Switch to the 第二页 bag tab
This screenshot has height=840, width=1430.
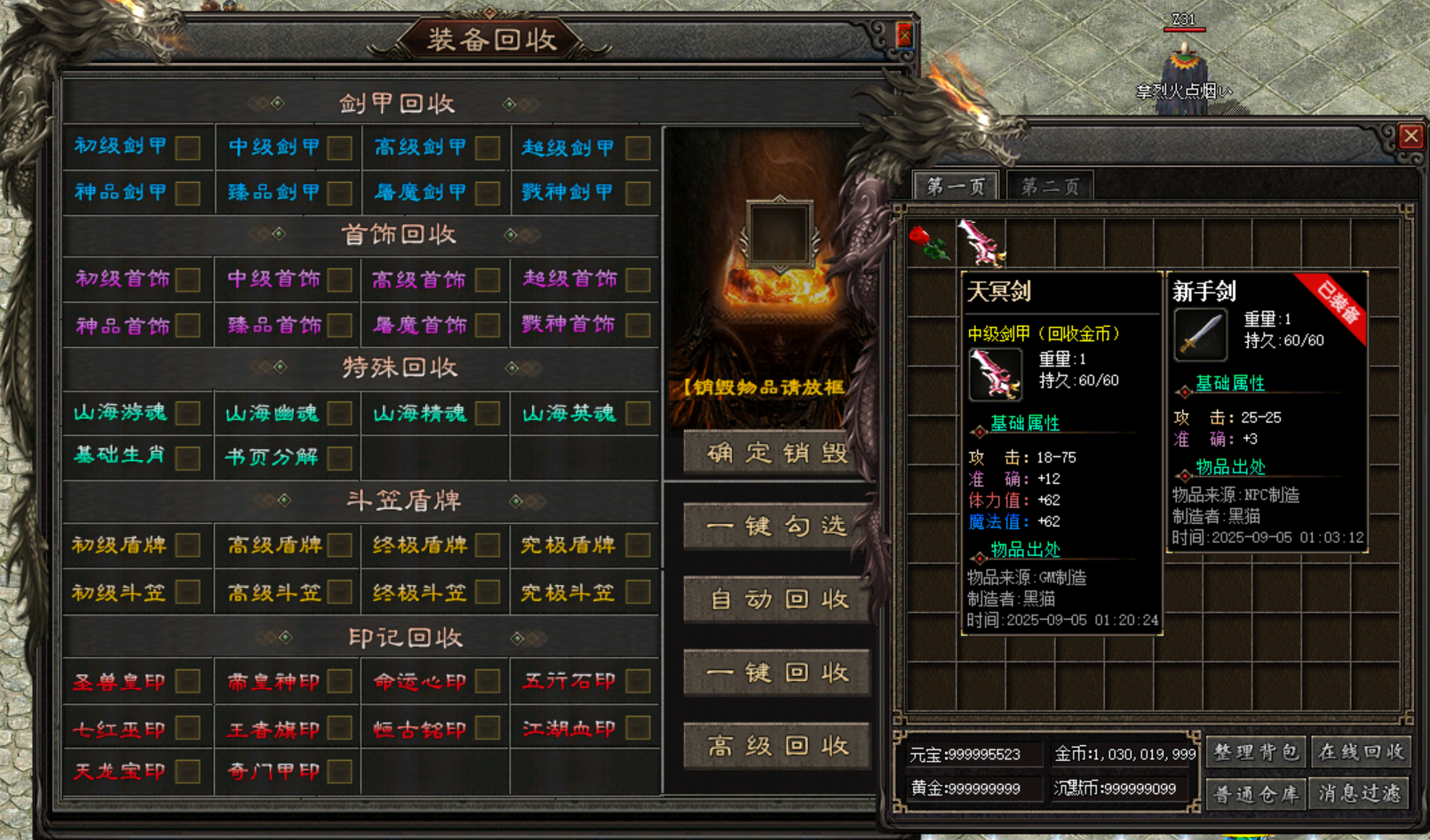pos(1050,186)
